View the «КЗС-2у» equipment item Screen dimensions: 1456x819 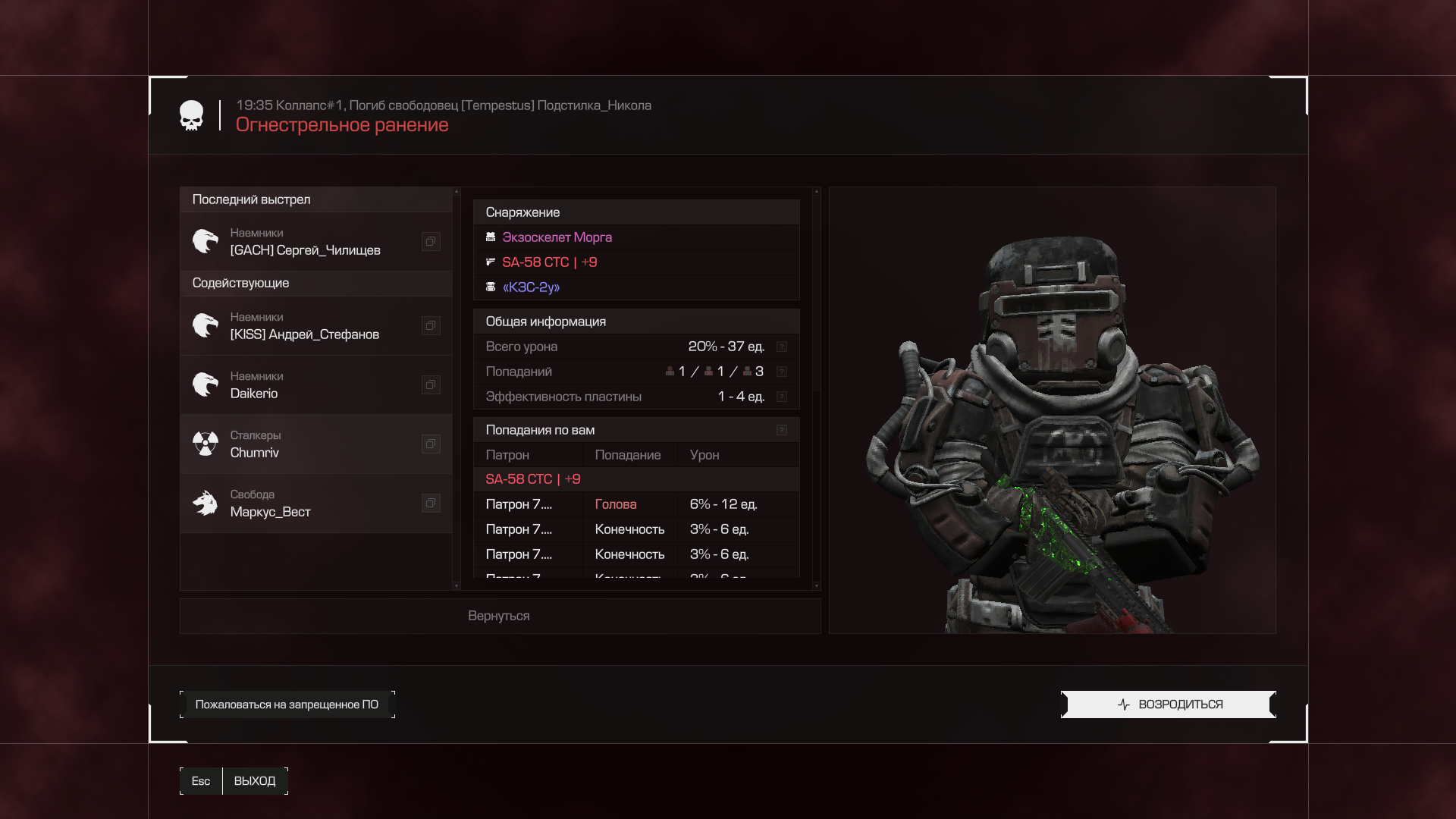[531, 287]
